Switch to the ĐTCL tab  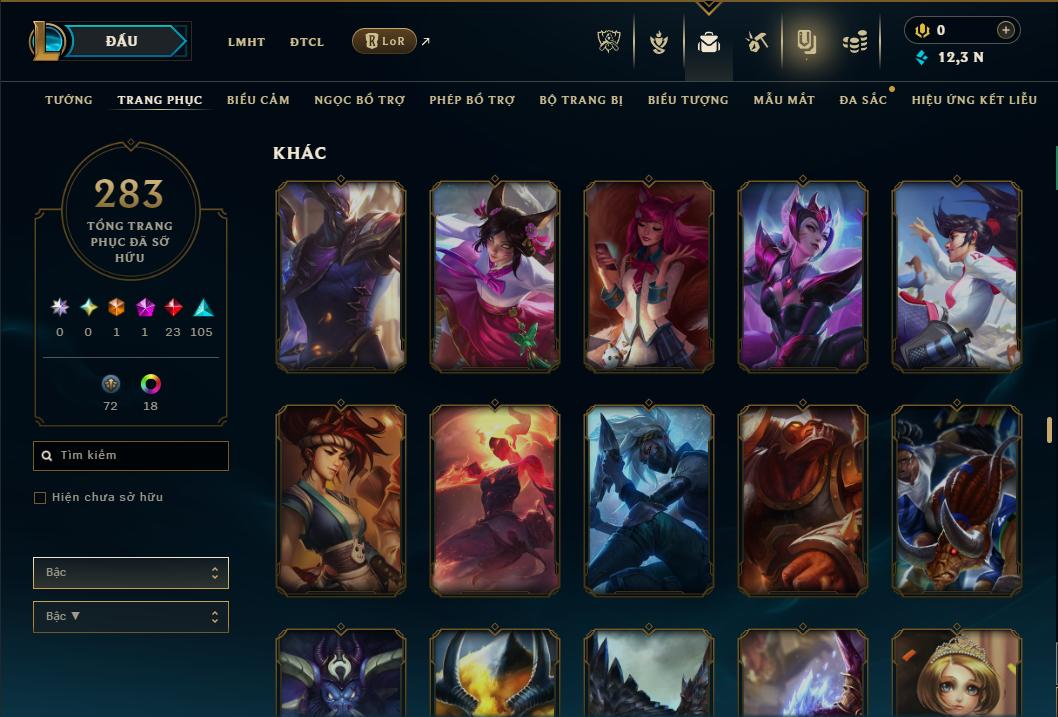pos(307,42)
